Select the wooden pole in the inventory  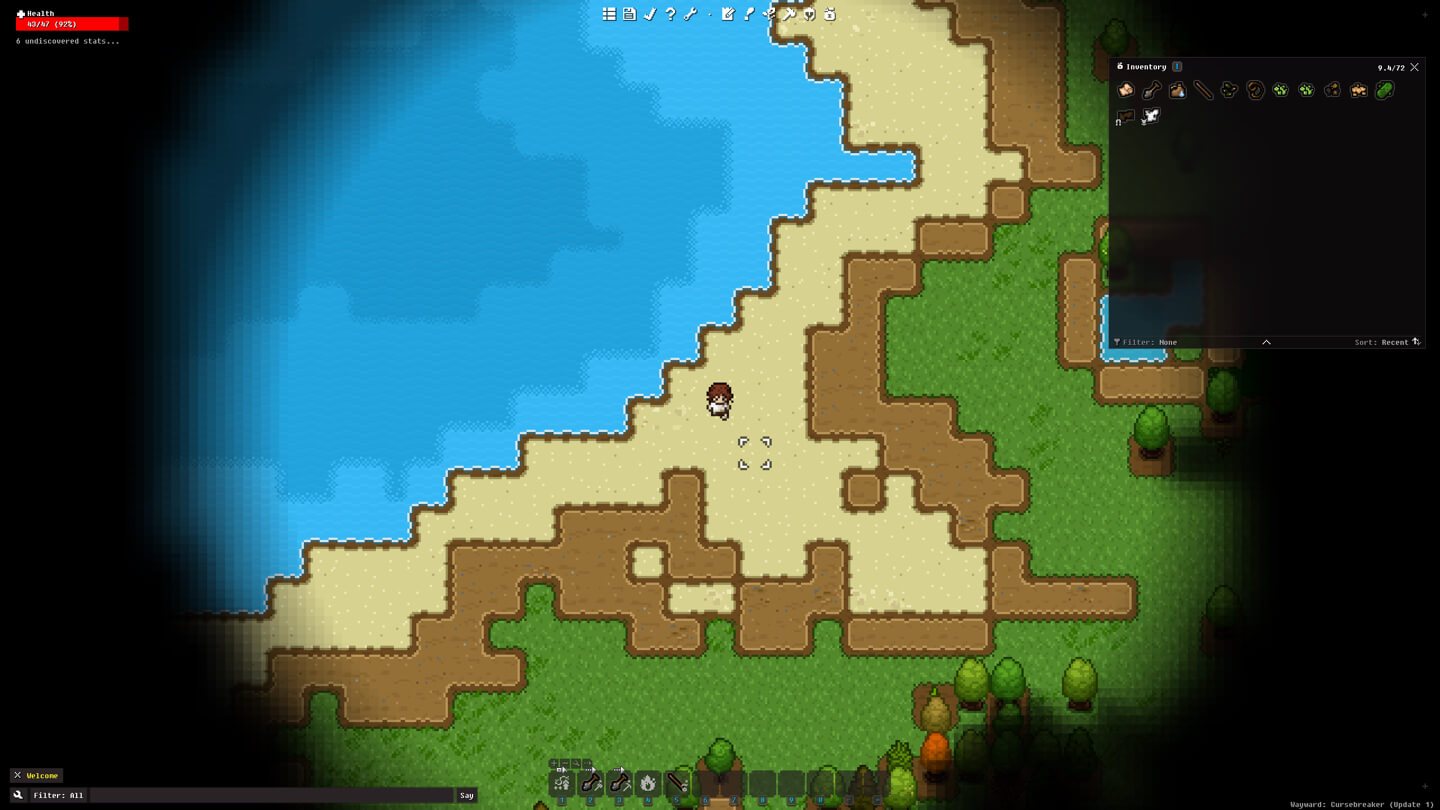click(x=1203, y=90)
